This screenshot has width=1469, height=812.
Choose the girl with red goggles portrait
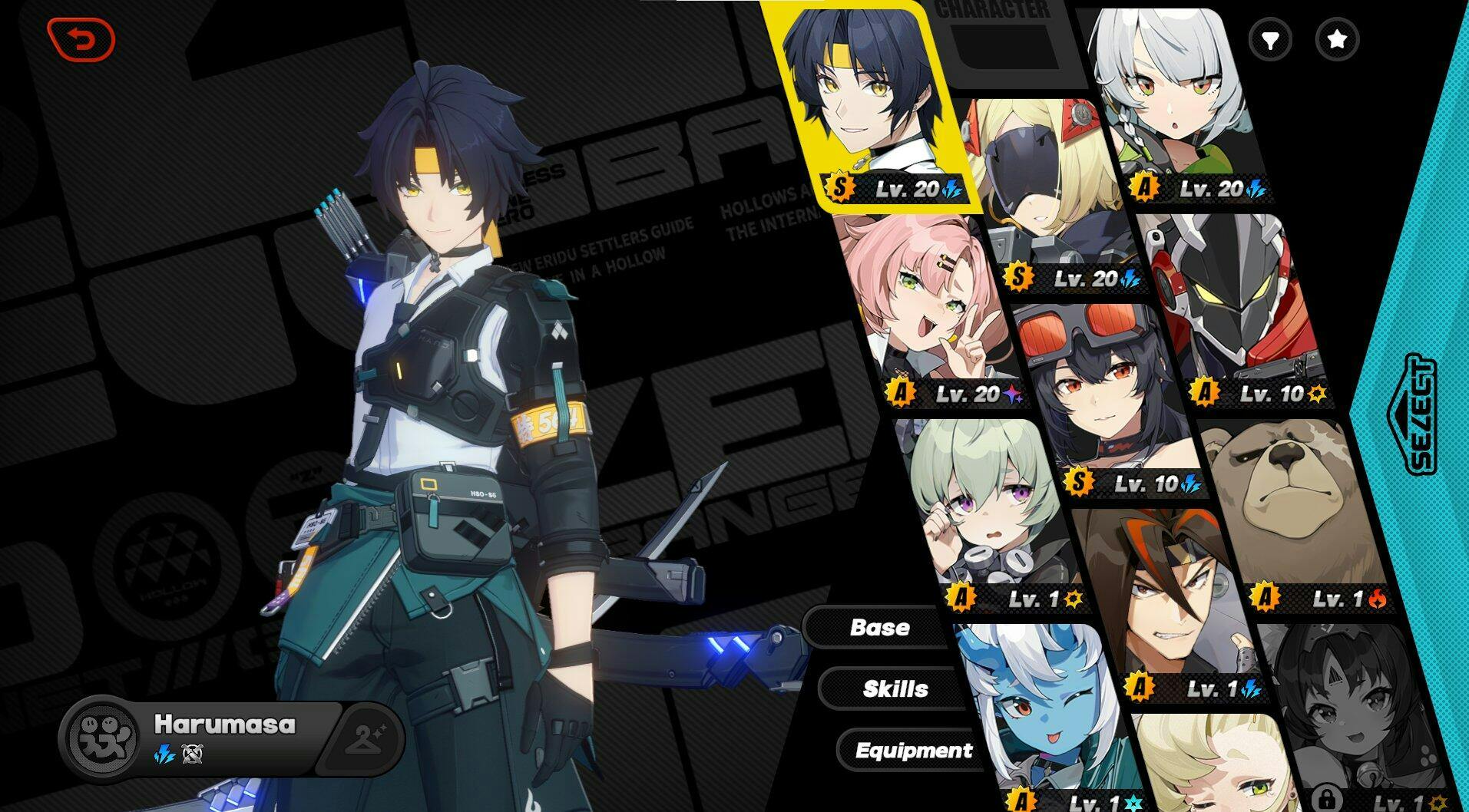pos(1098,391)
